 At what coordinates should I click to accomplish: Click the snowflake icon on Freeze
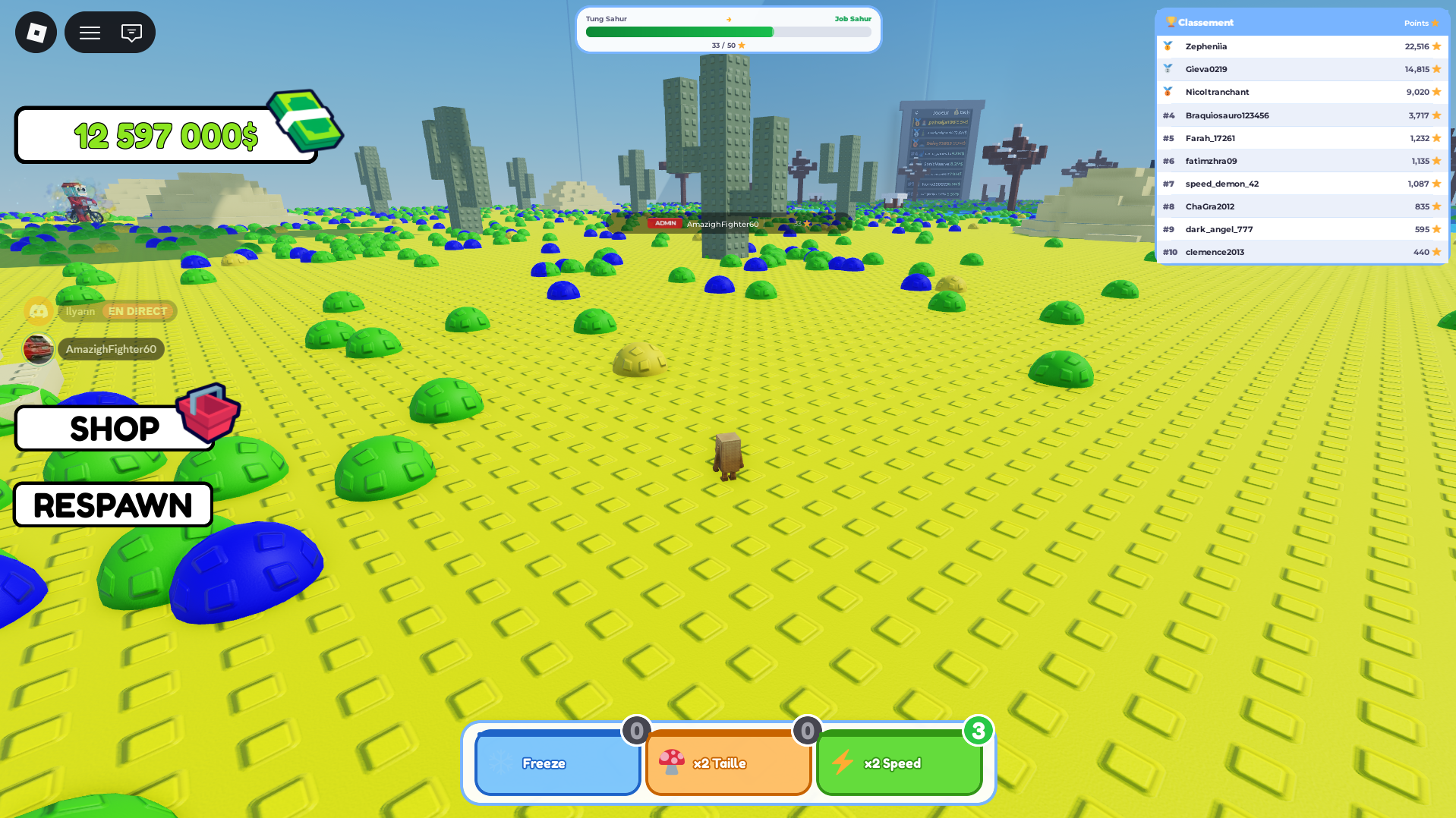[x=501, y=763]
